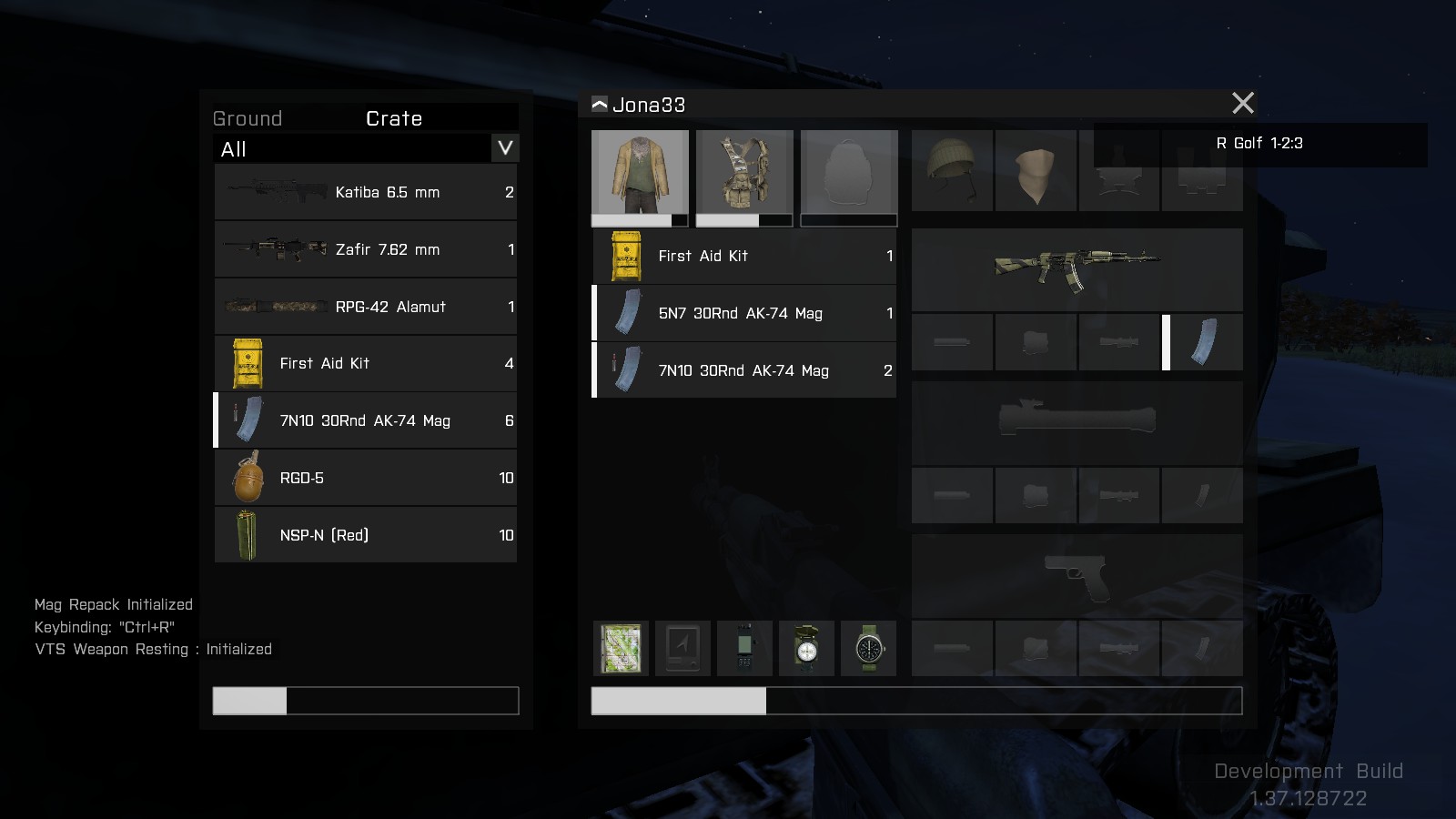
Task: Select the NSP-N (Red) flare row
Action: click(366, 535)
